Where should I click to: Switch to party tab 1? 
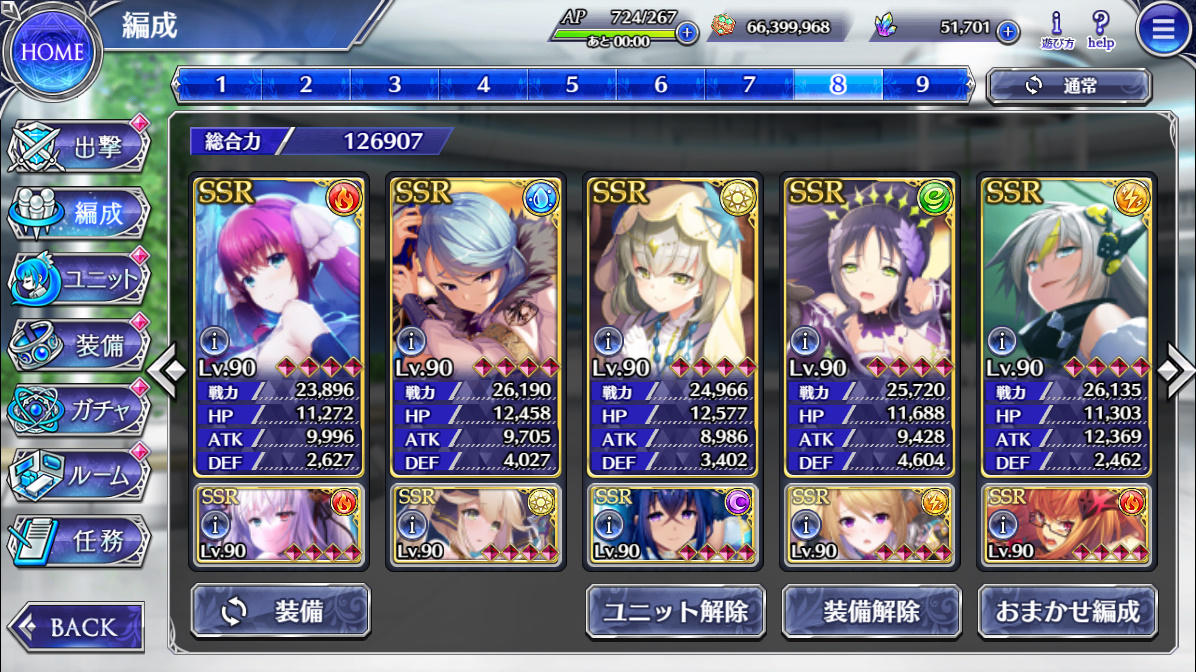219,85
